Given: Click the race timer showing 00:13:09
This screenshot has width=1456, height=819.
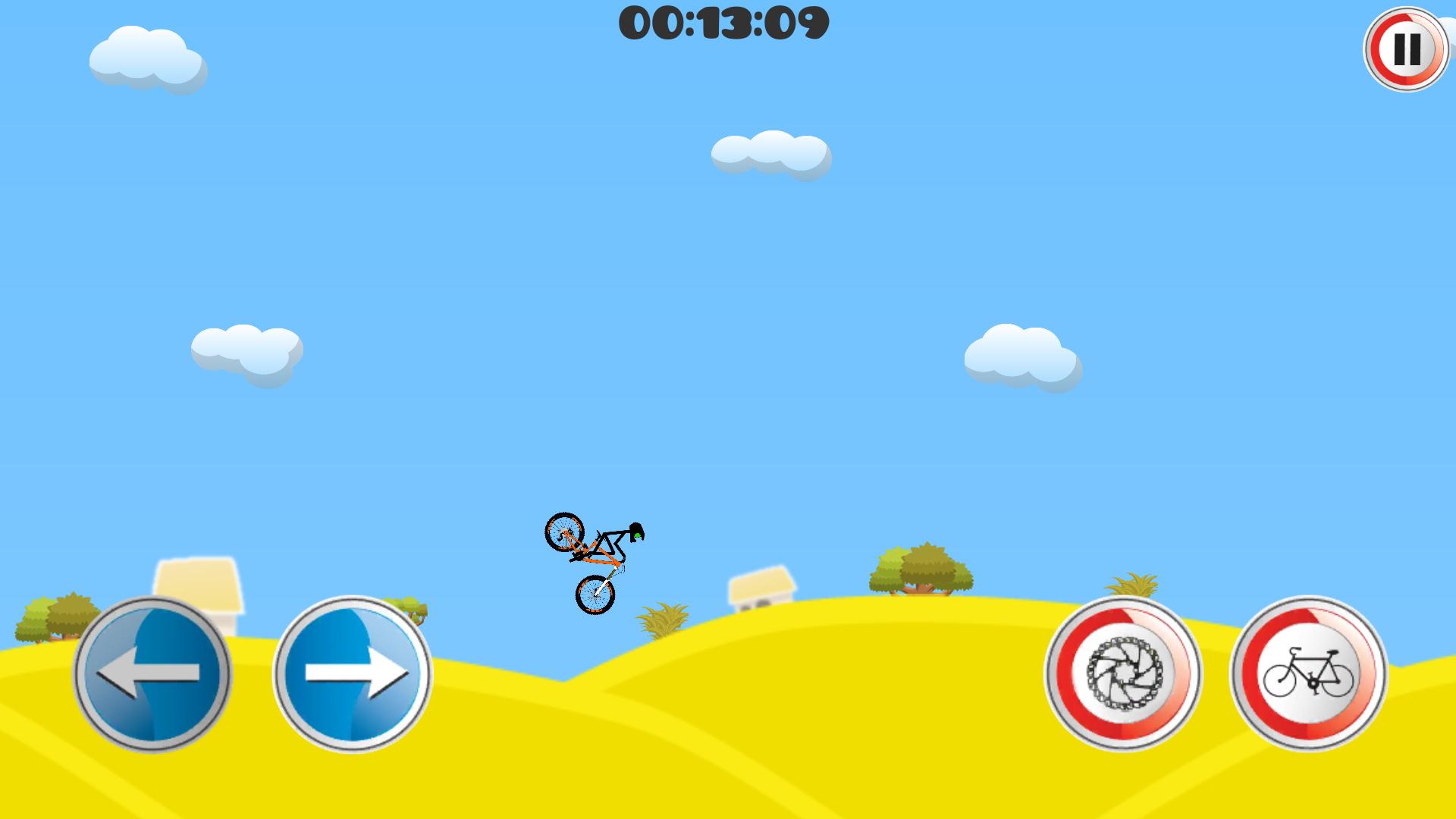Looking at the screenshot, I should (724, 24).
